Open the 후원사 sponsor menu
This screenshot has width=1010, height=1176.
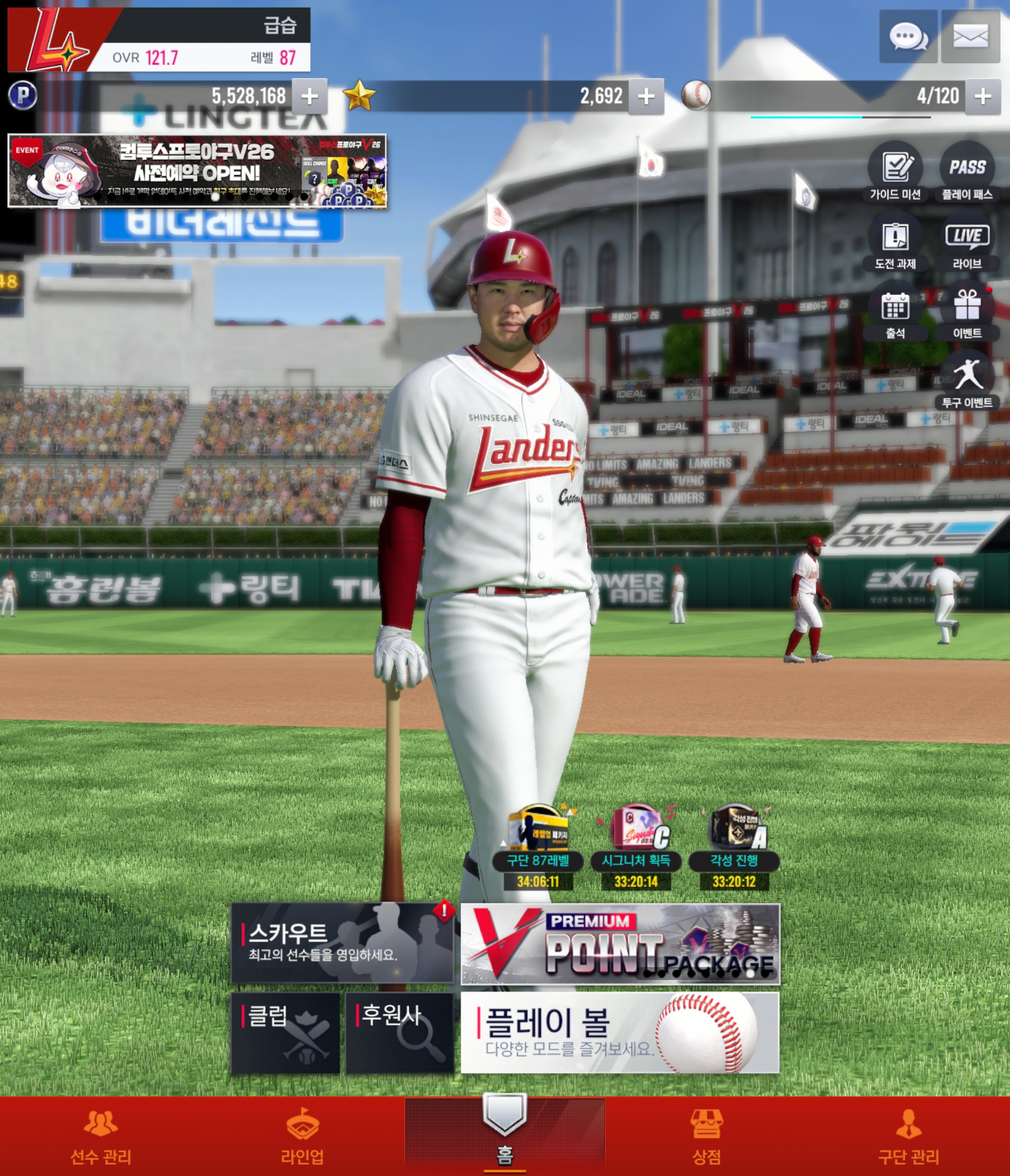point(399,1032)
